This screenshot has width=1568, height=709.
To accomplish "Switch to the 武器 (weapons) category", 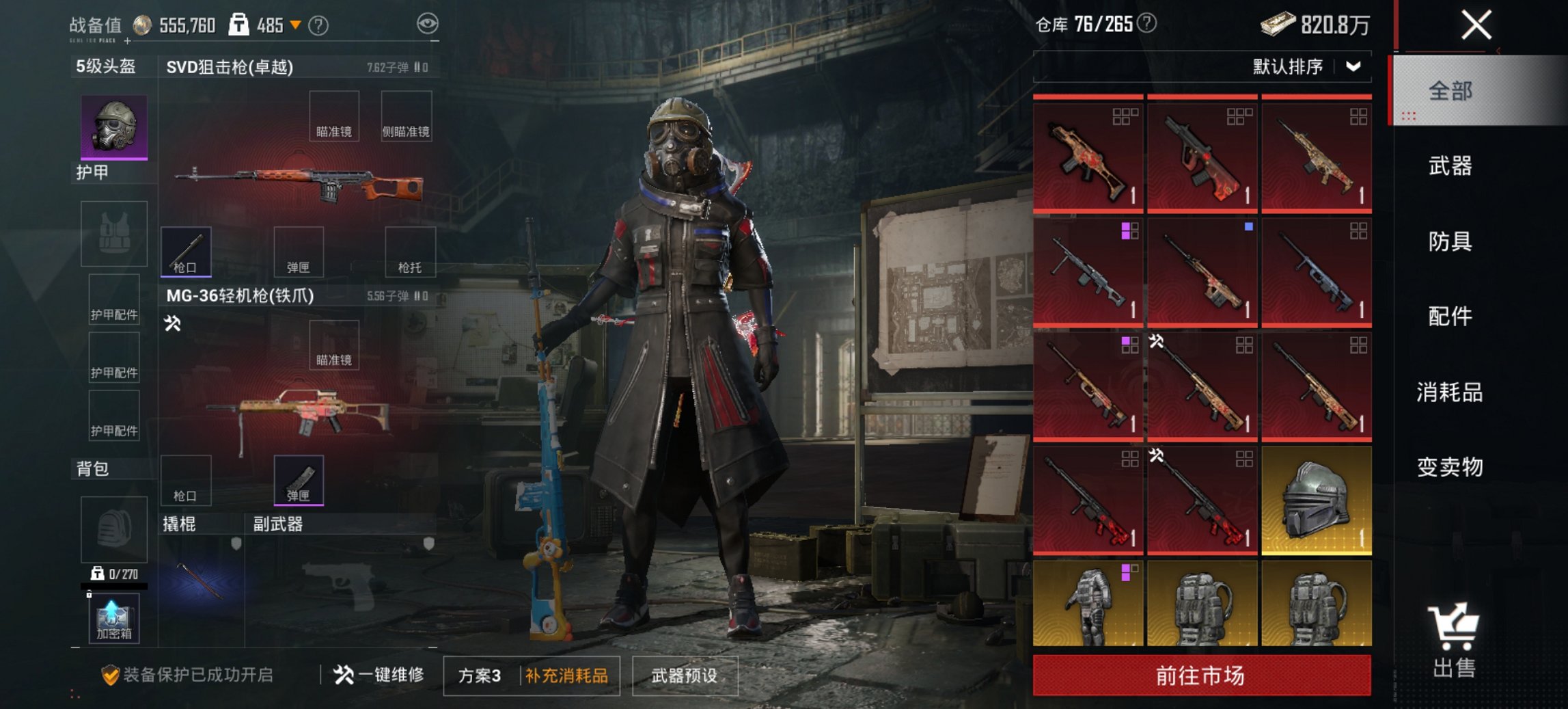I will pyautogui.click(x=1450, y=166).
